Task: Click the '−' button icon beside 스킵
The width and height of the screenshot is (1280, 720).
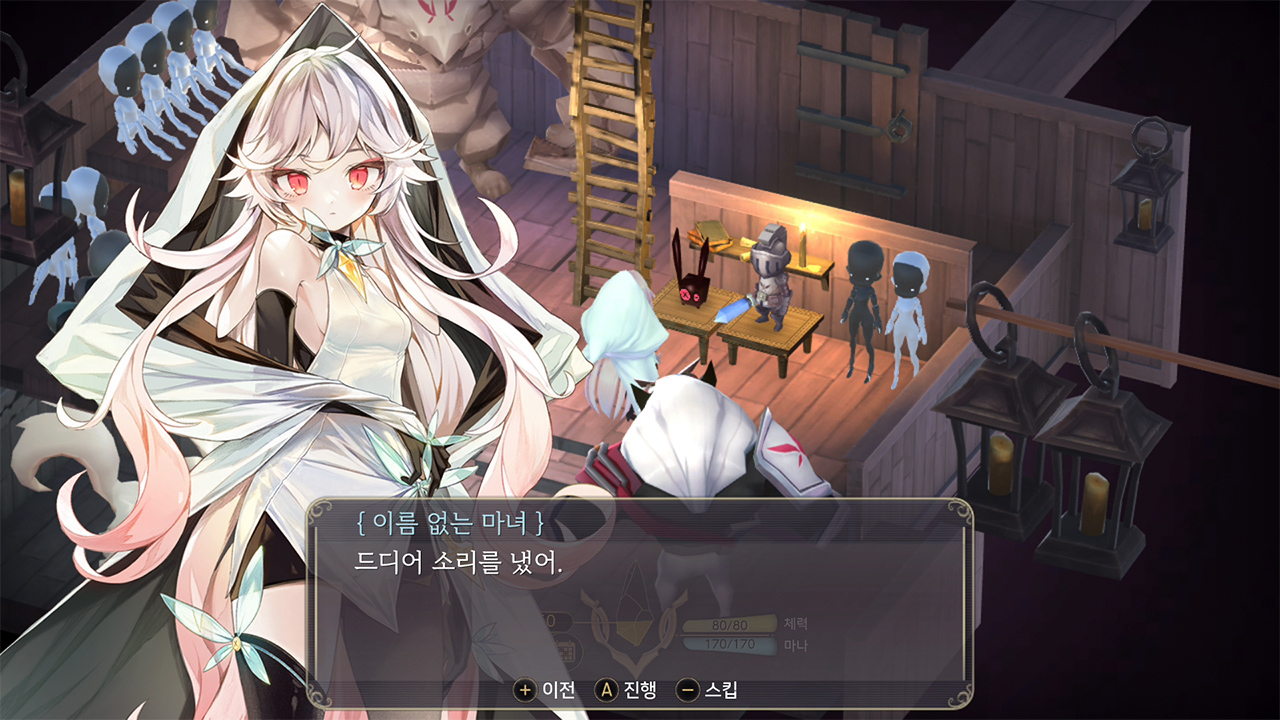Action: pyautogui.click(x=689, y=691)
